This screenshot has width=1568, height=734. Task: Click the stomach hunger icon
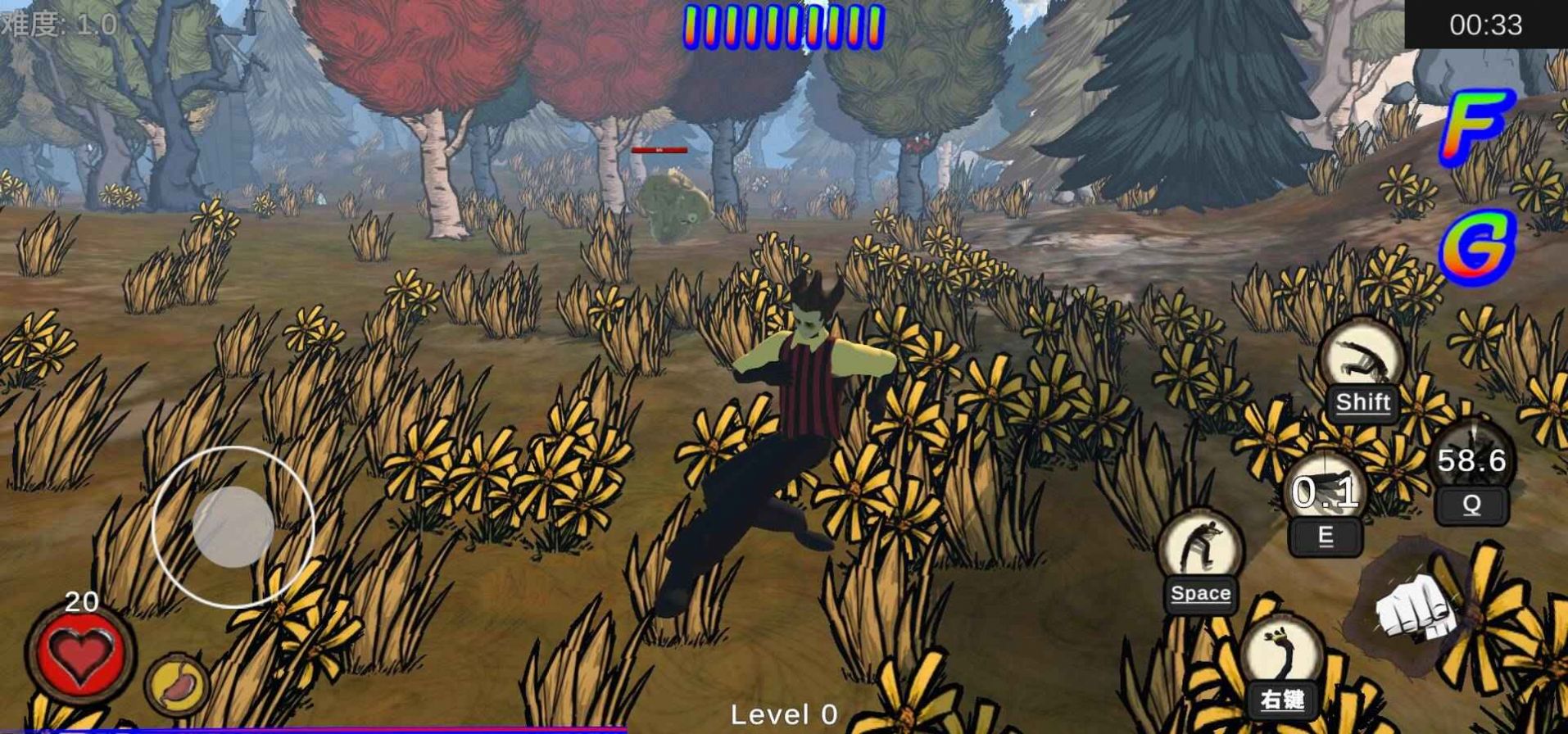pyautogui.click(x=178, y=685)
